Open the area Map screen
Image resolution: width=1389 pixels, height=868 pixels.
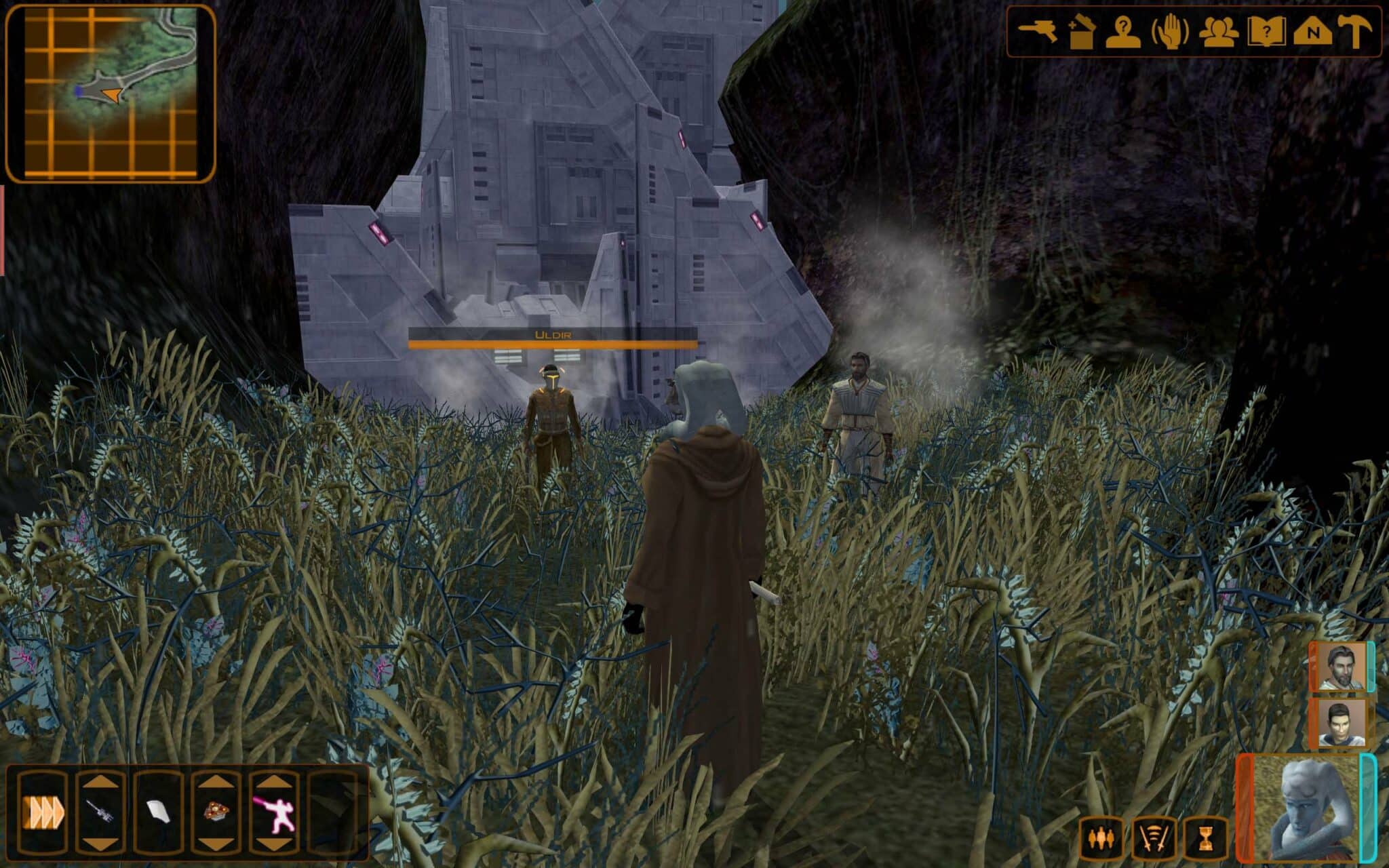click(1314, 31)
